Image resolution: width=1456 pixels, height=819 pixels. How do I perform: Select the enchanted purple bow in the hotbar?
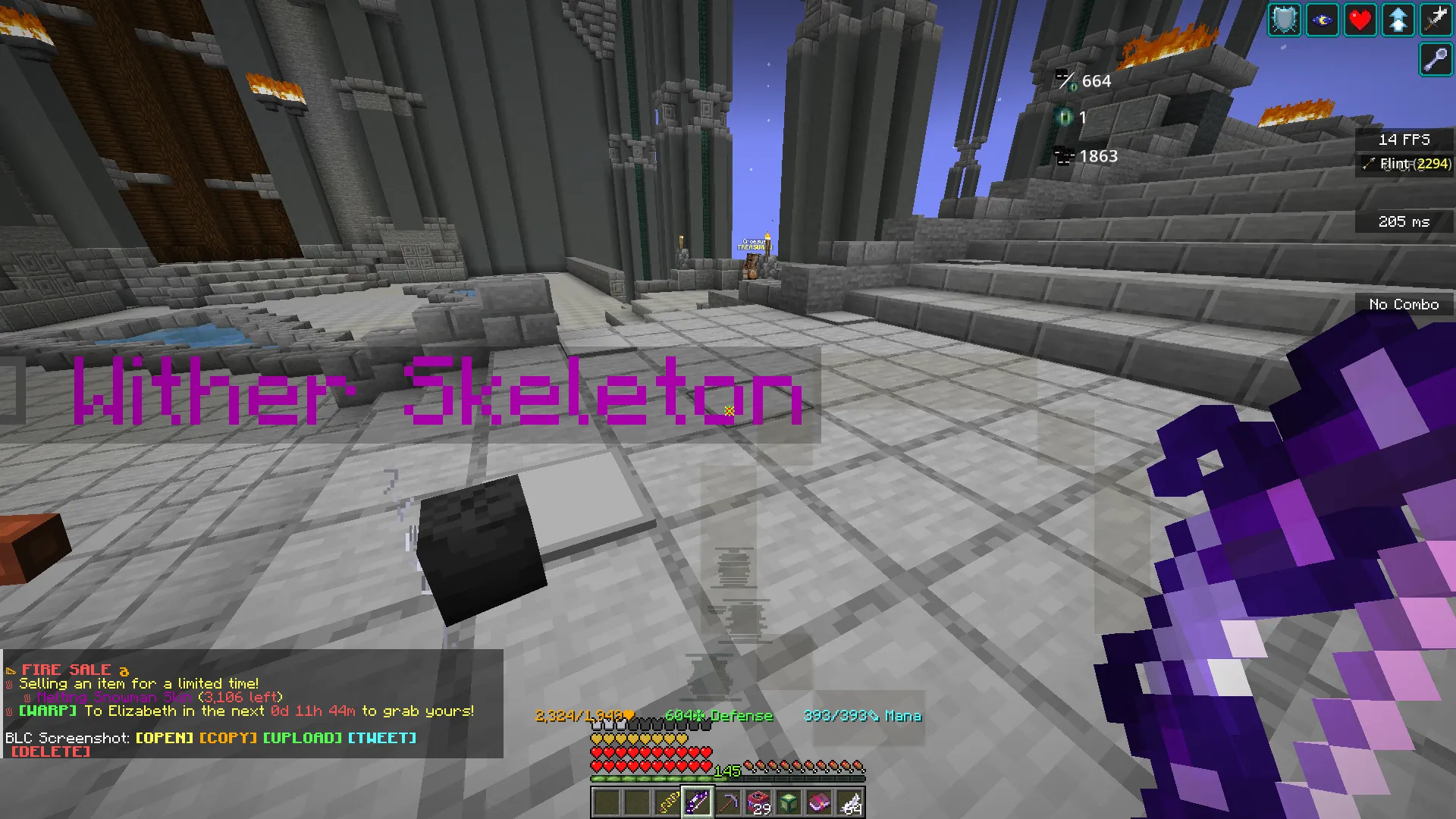698,802
